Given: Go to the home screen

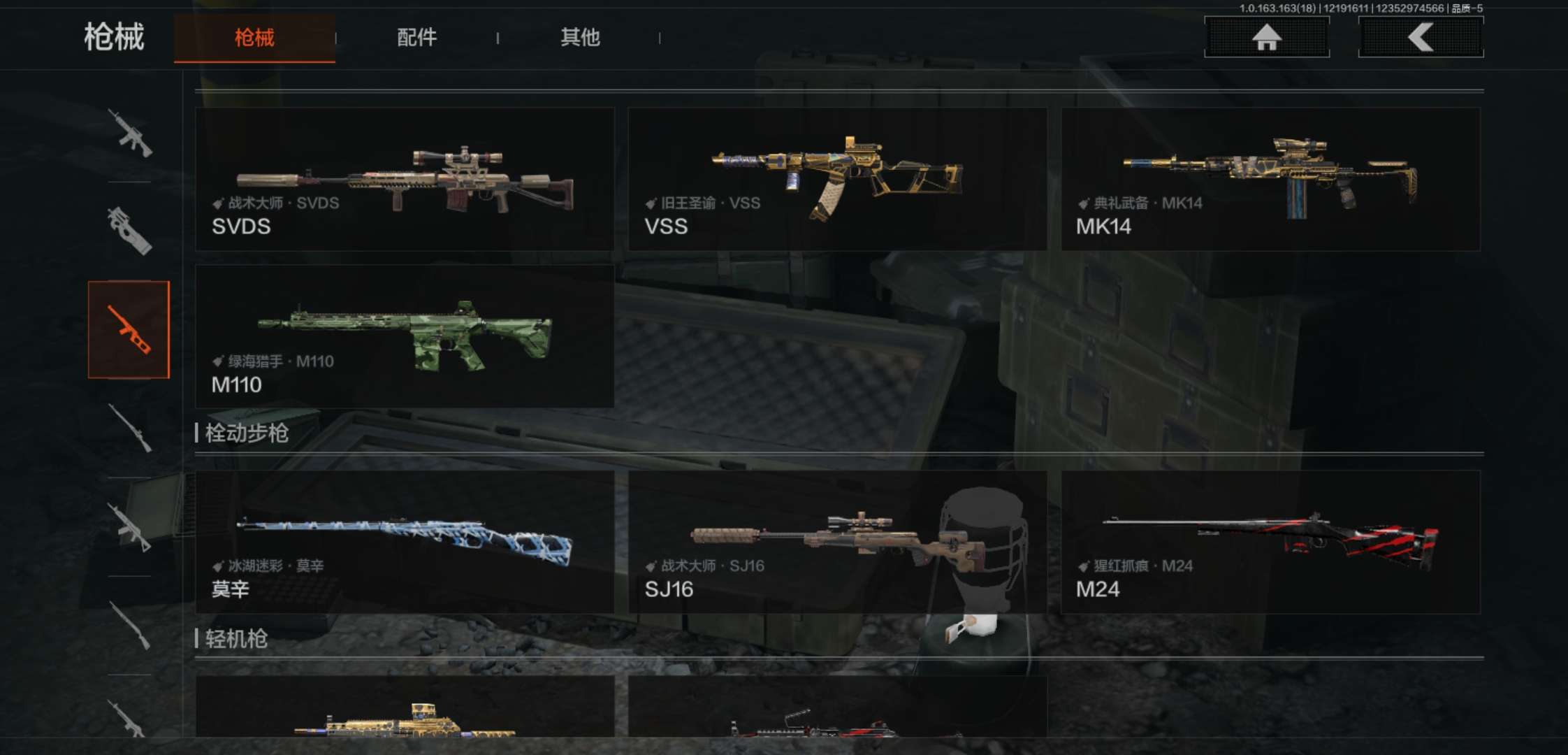Looking at the screenshot, I should click(x=1266, y=37).
